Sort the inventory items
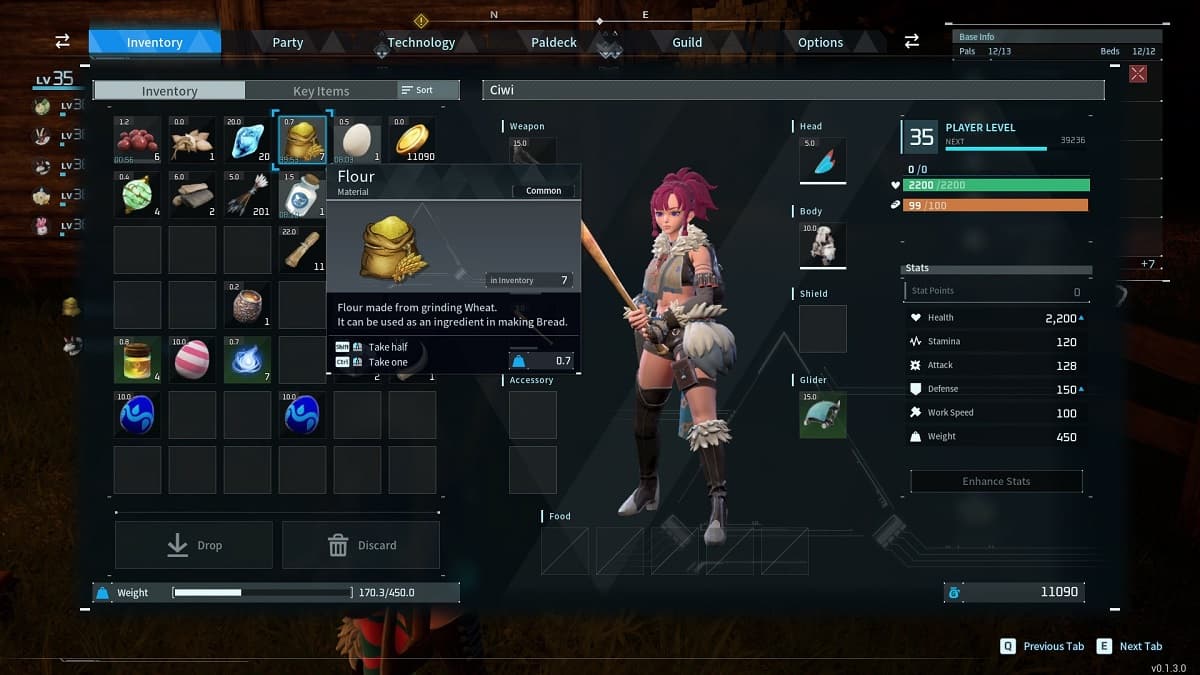The image size is (1200, 675). click(418, 90)
